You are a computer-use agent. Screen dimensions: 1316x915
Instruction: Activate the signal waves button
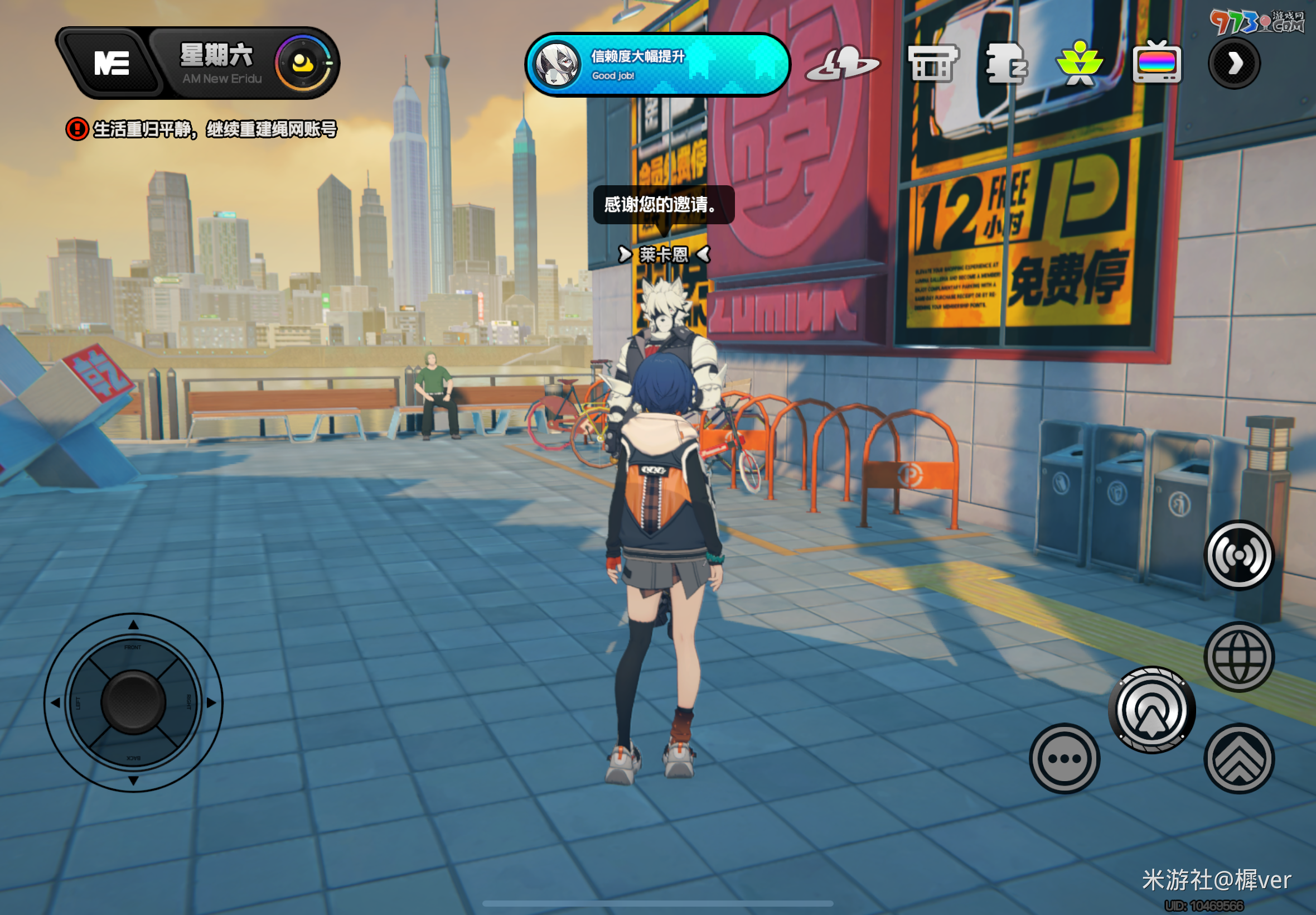[x=1238, y=555]
